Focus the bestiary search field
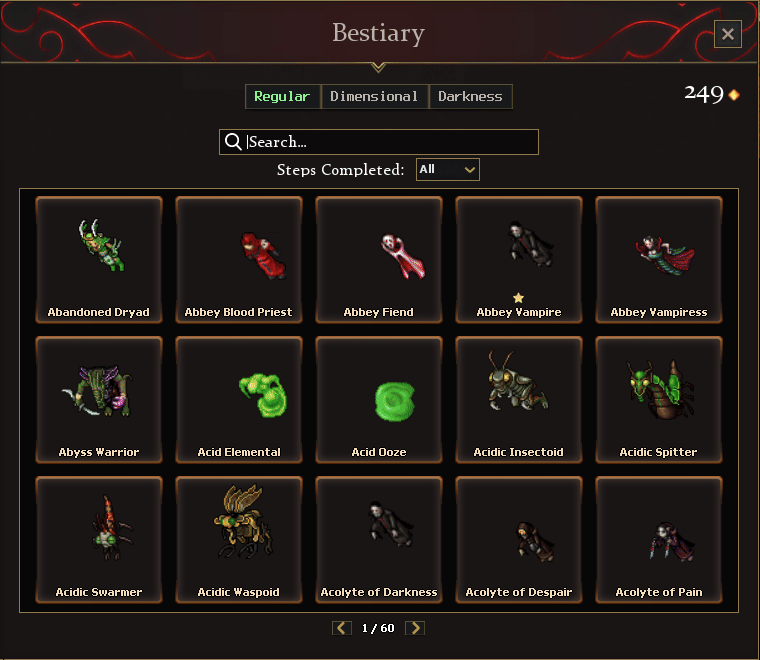This screenshot has width=760, height=660. [390, 142]
